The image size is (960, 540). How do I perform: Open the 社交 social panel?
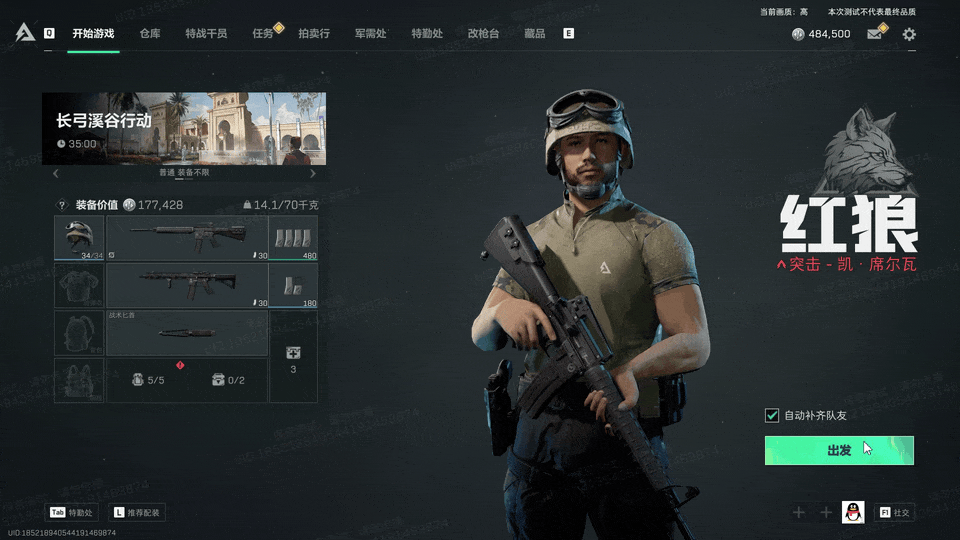pyautogui.click(x=895, y=513)
